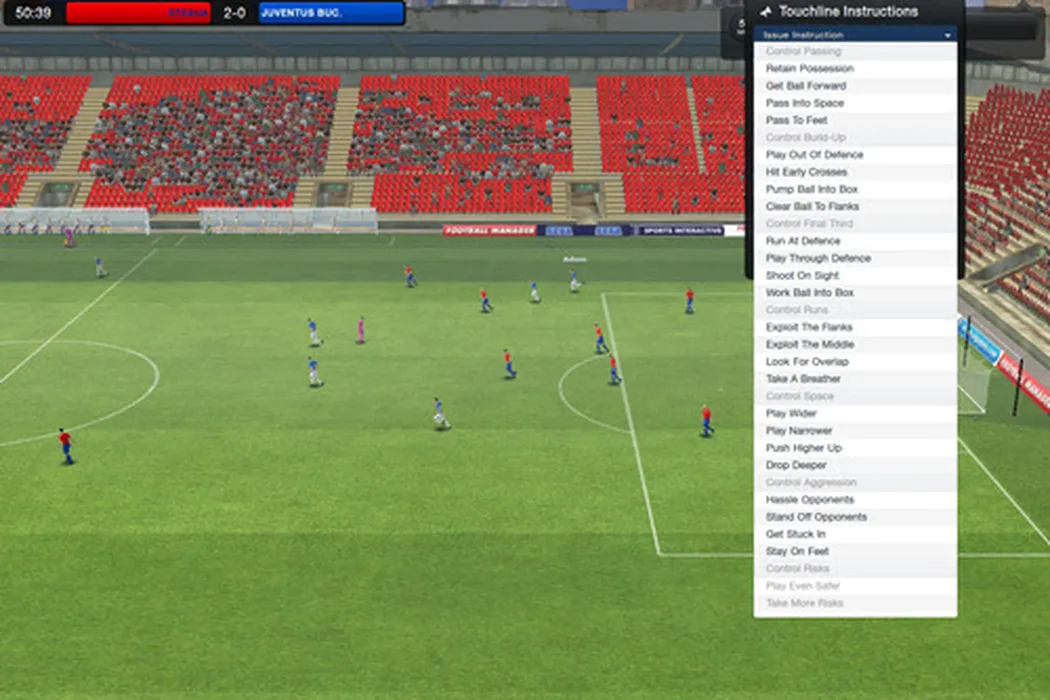Choose Pass Into Space
The image size is (1050, 700).
coord(805,103)
